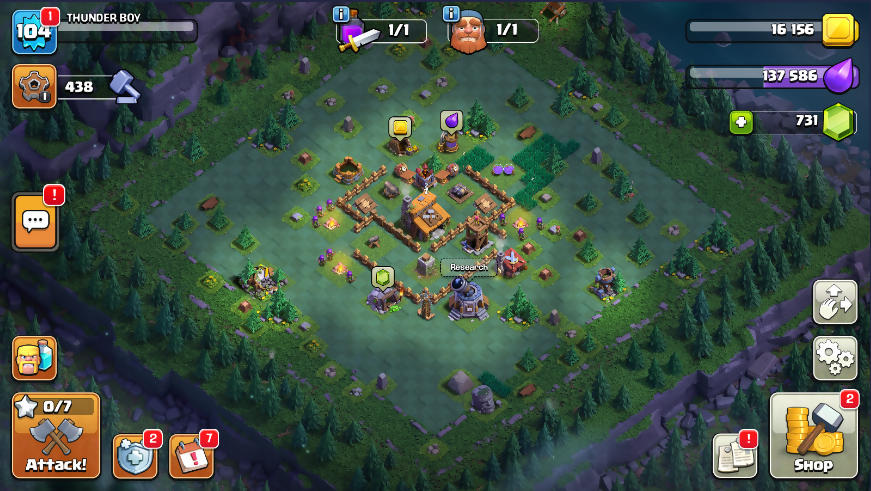The width and height of the screenshot is (871, 491).
Task: Click the level 104 experience badge
Action: [x=33, y=31]
